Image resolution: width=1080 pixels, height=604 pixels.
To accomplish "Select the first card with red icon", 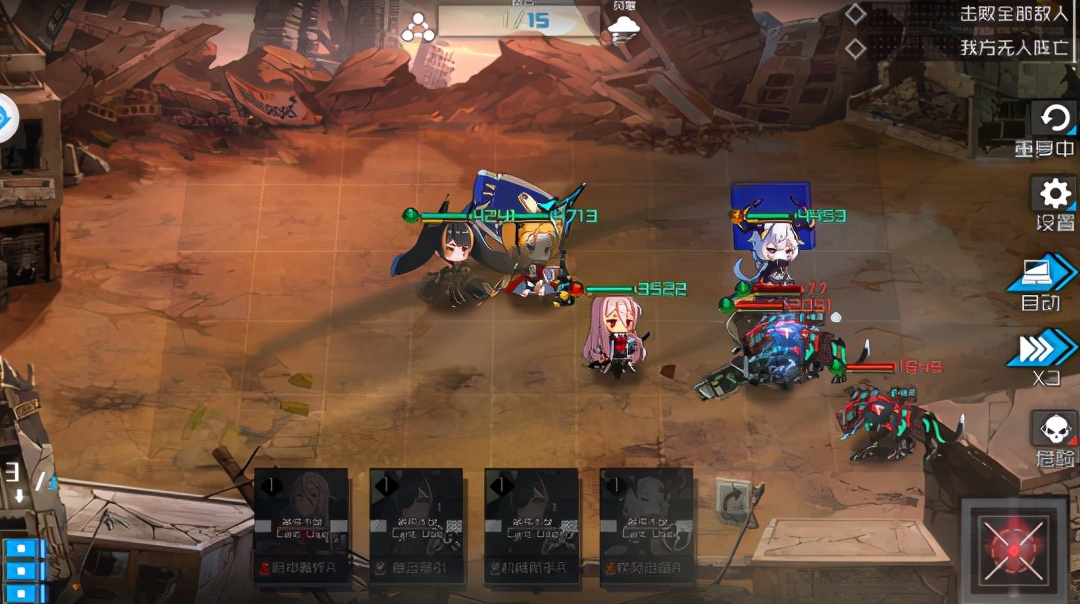I will click(301, 526).
